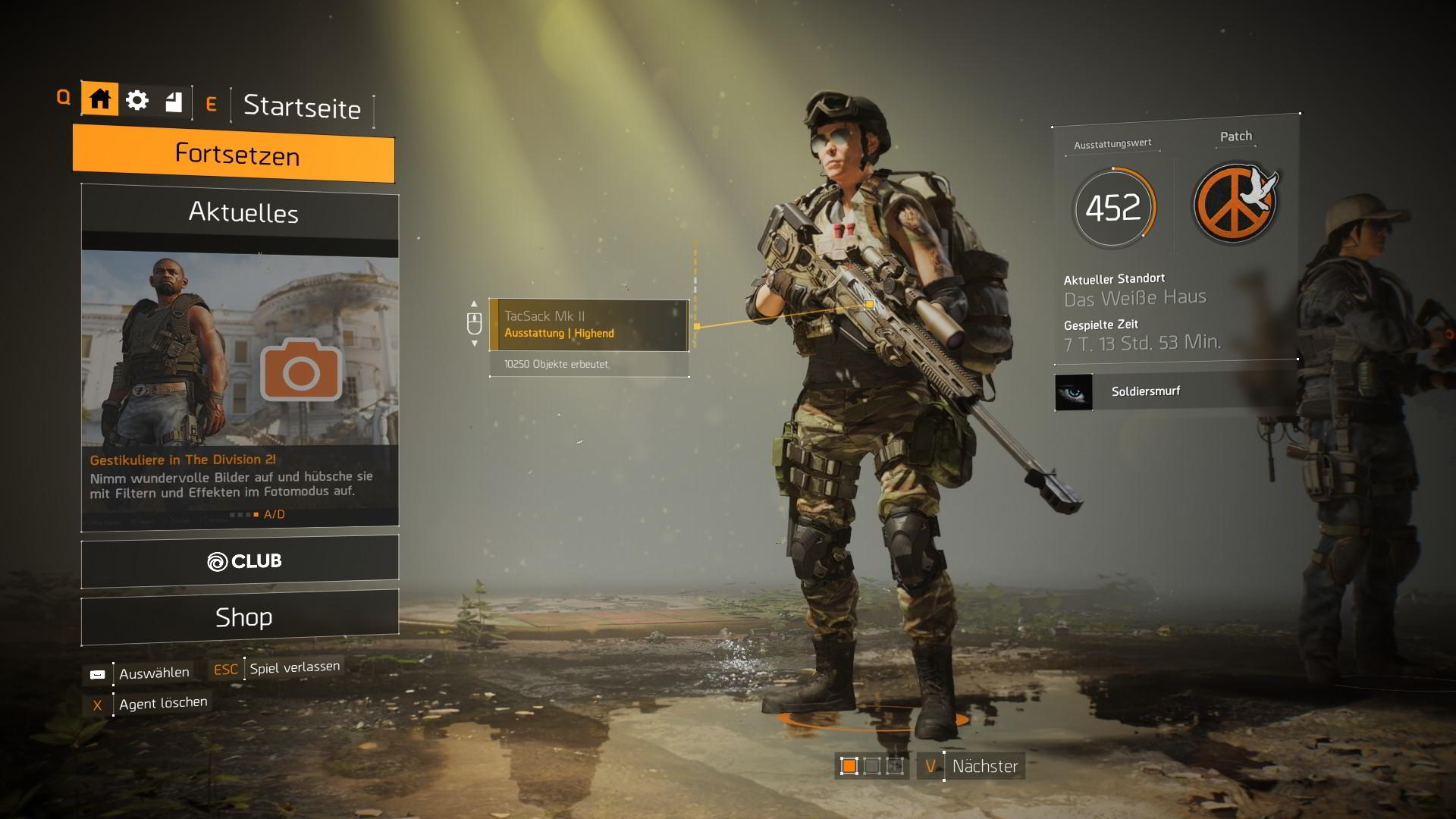The image size is (1456, 819).
Task: Click Nächster to view next agent
Action: pyautogui.click(x=984, y=766)
